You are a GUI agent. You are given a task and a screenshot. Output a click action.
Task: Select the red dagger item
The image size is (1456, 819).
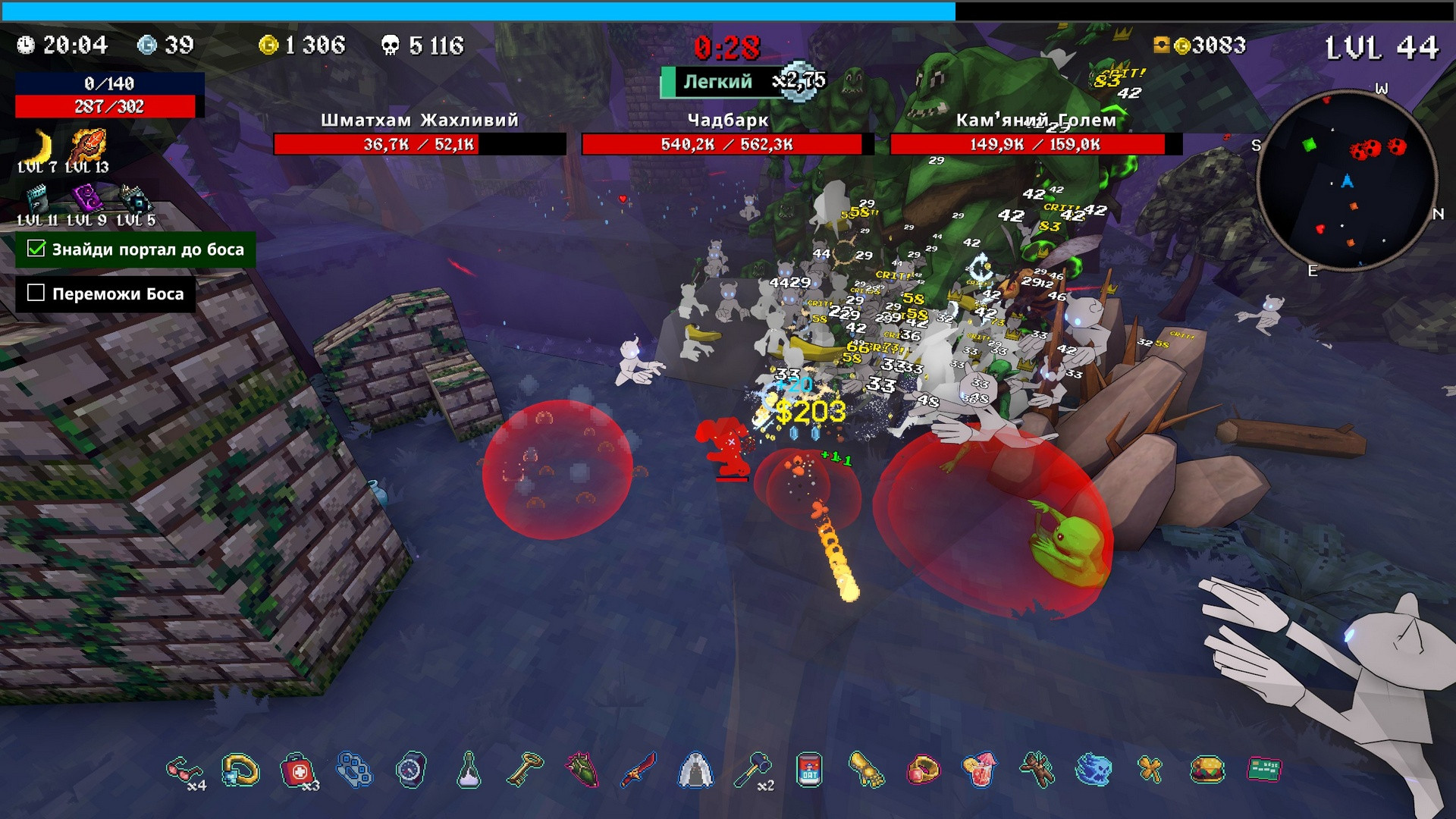pyautogui.click(x=639, y=770)
